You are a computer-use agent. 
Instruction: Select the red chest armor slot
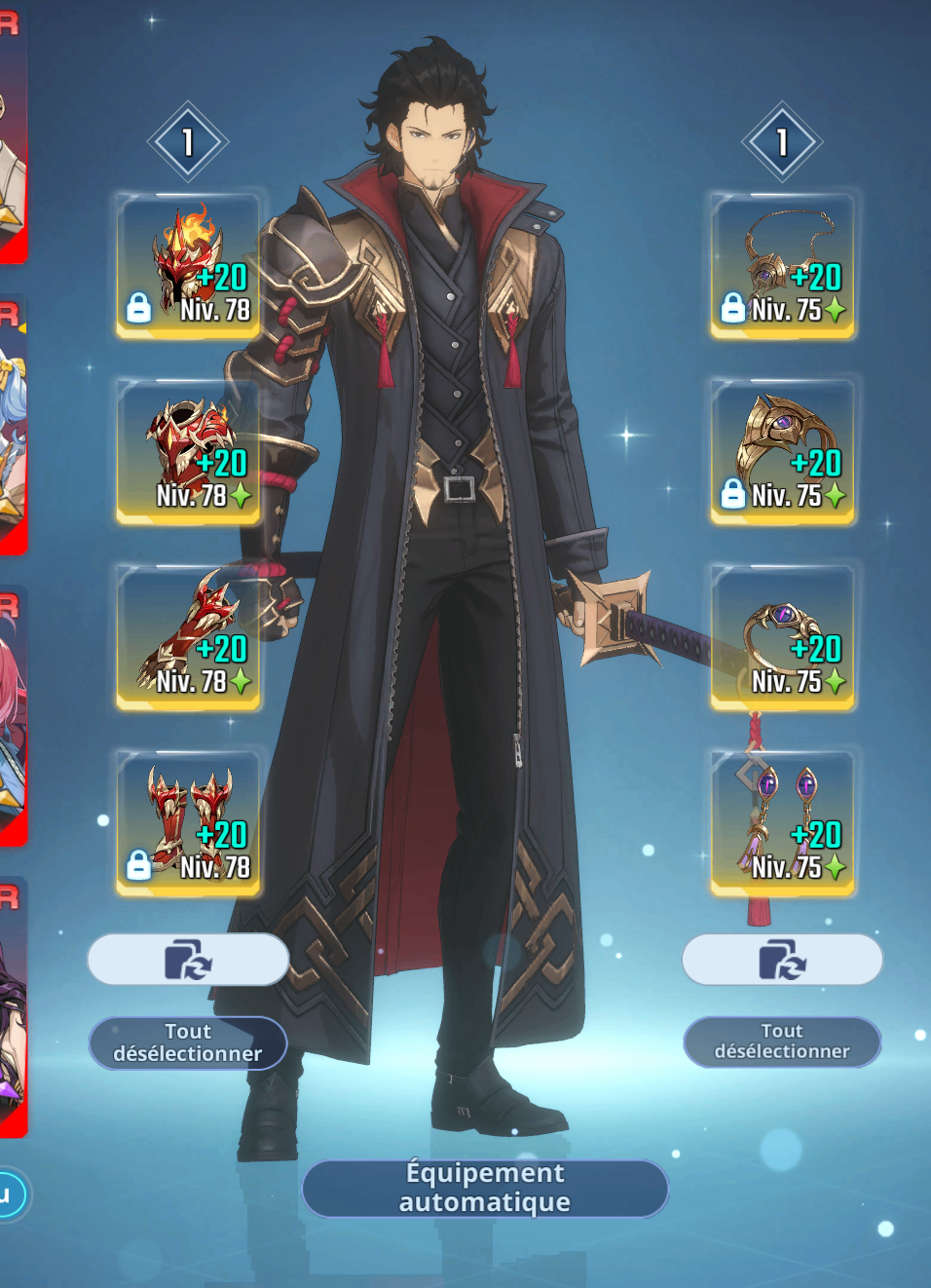[189, 452]
